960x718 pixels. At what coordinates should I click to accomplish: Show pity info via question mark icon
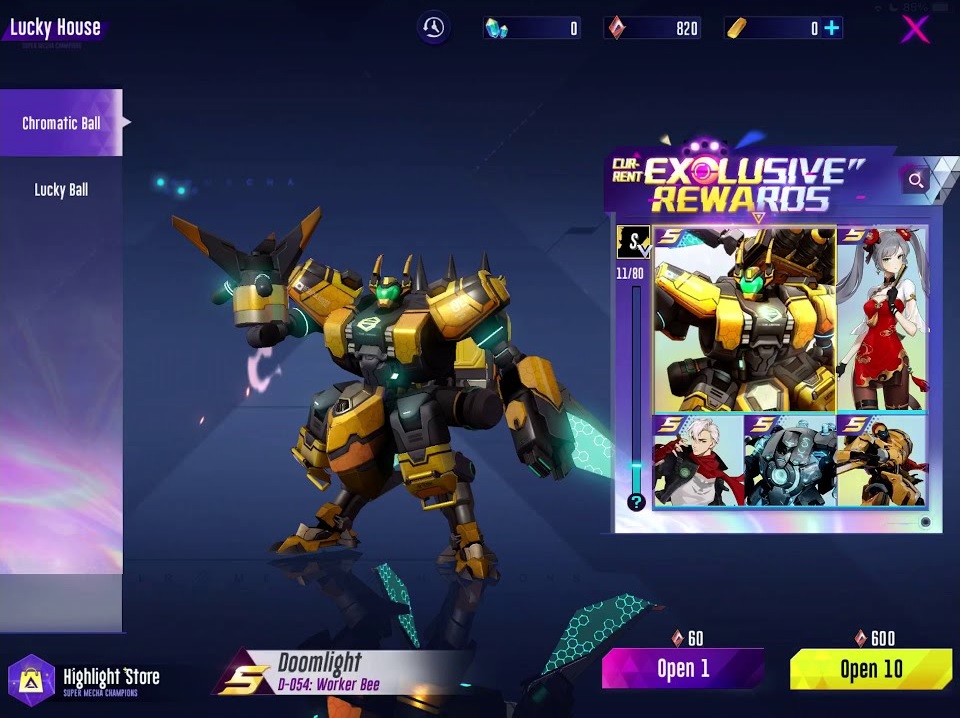pyautogui.click(x=636, y=502)
